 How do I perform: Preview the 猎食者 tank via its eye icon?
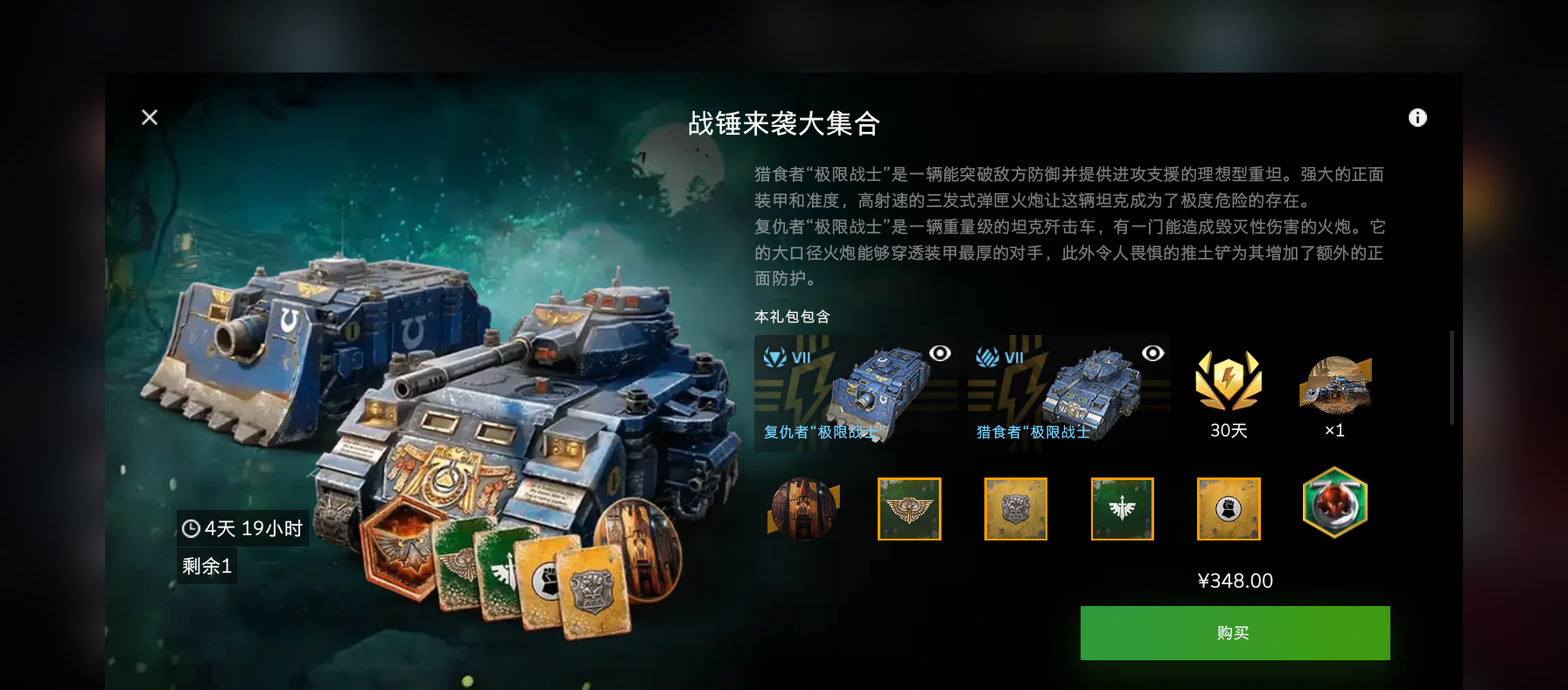[x=1152, y=353]
